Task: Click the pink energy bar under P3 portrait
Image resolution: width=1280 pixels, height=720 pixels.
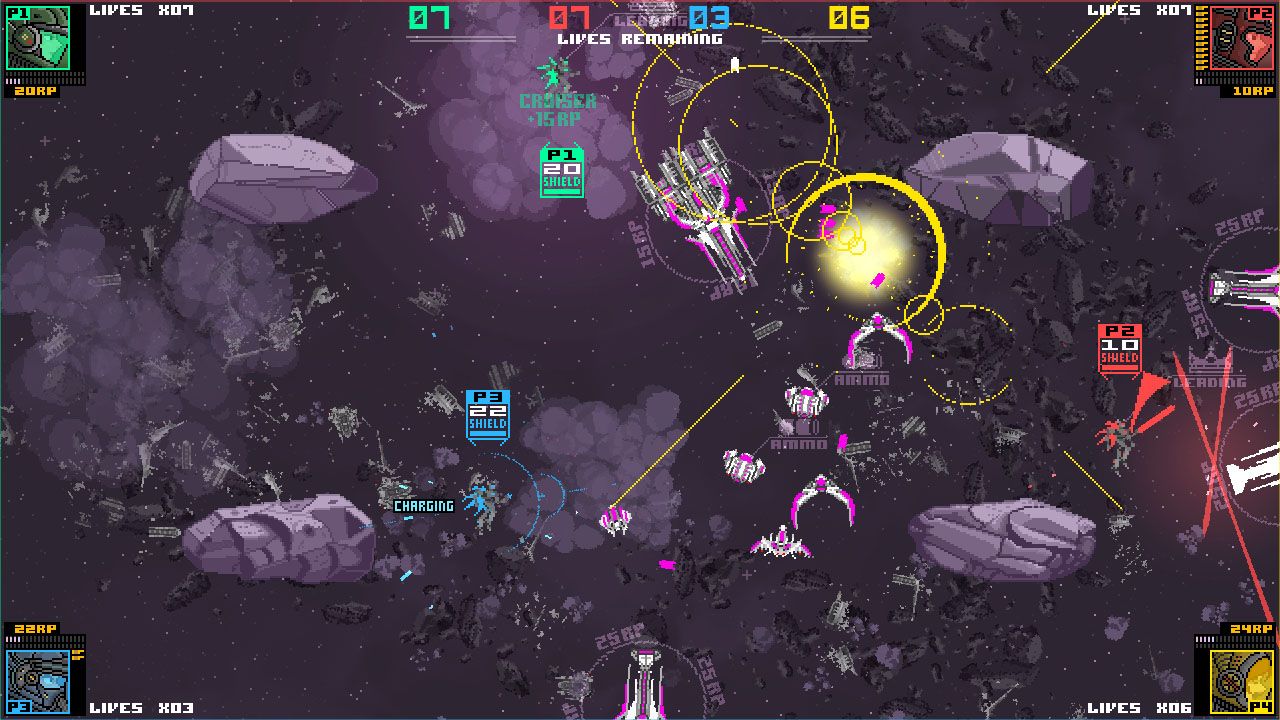Action: (x=12, y=639)
